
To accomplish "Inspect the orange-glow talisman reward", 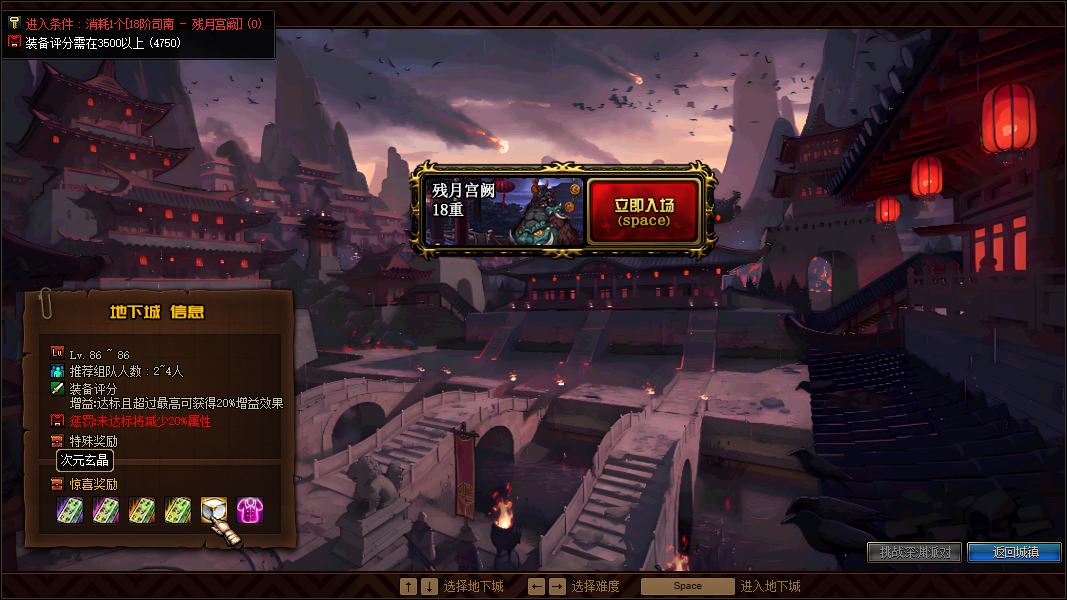I will point(142,511).
